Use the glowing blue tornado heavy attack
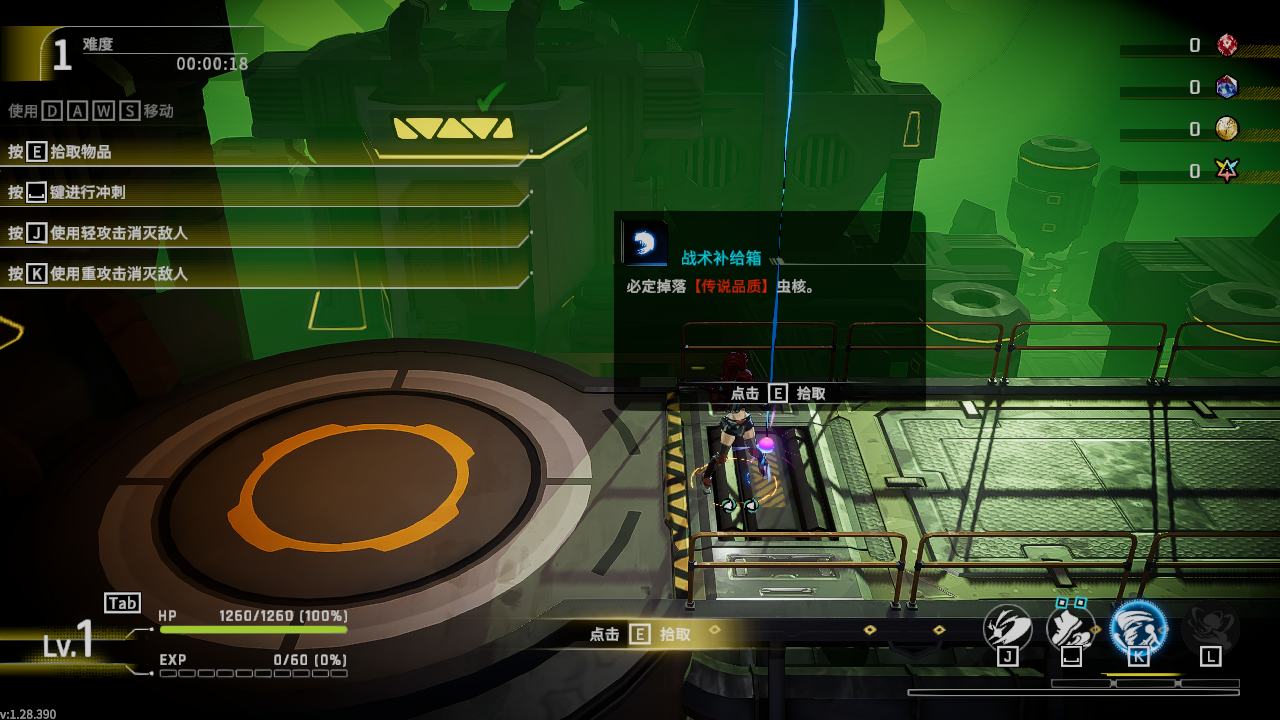The image size is (1280, 720). coord(1138,627)
